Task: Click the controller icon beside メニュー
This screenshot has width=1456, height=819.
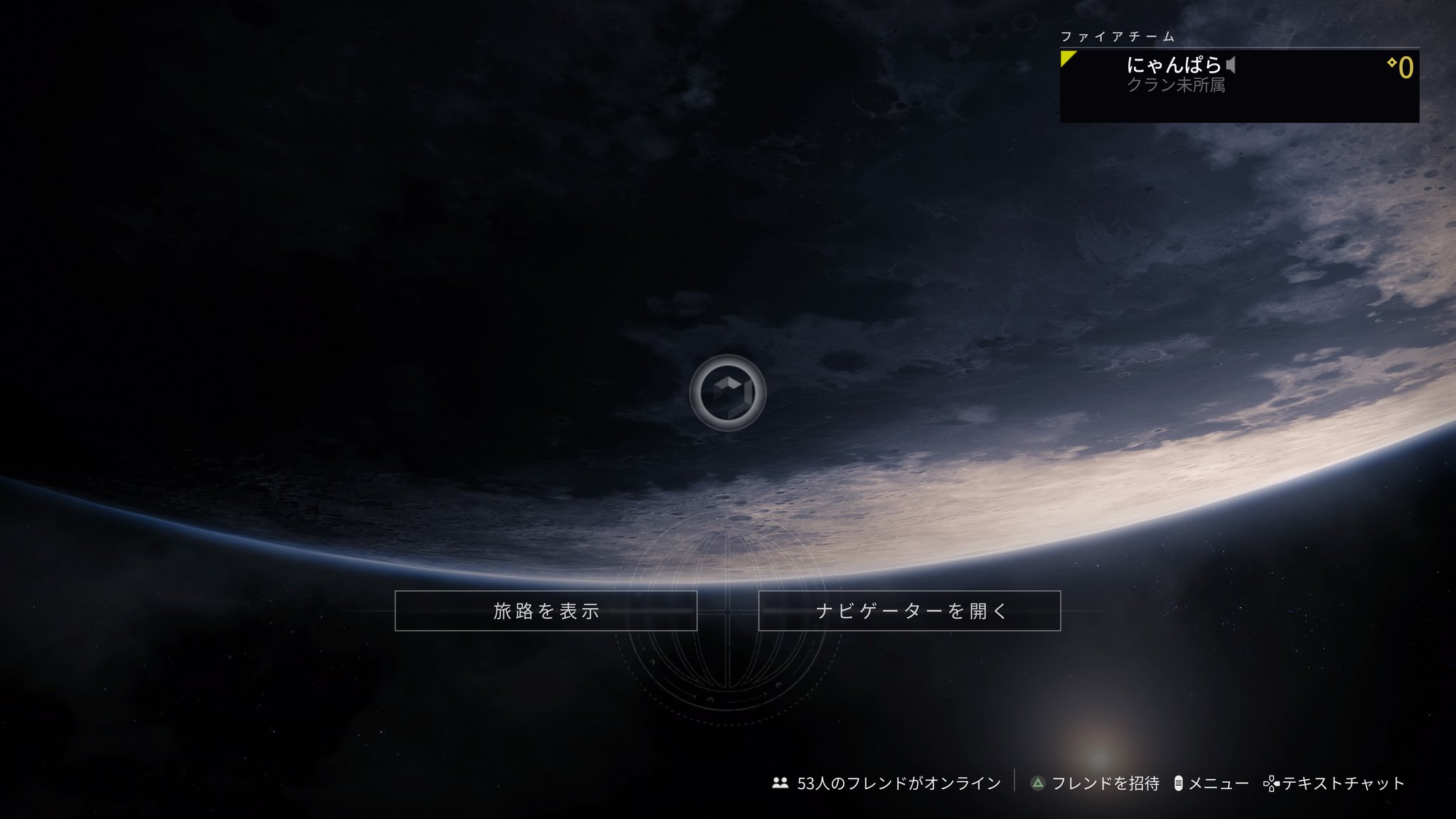Action: tap(1178, 783)
